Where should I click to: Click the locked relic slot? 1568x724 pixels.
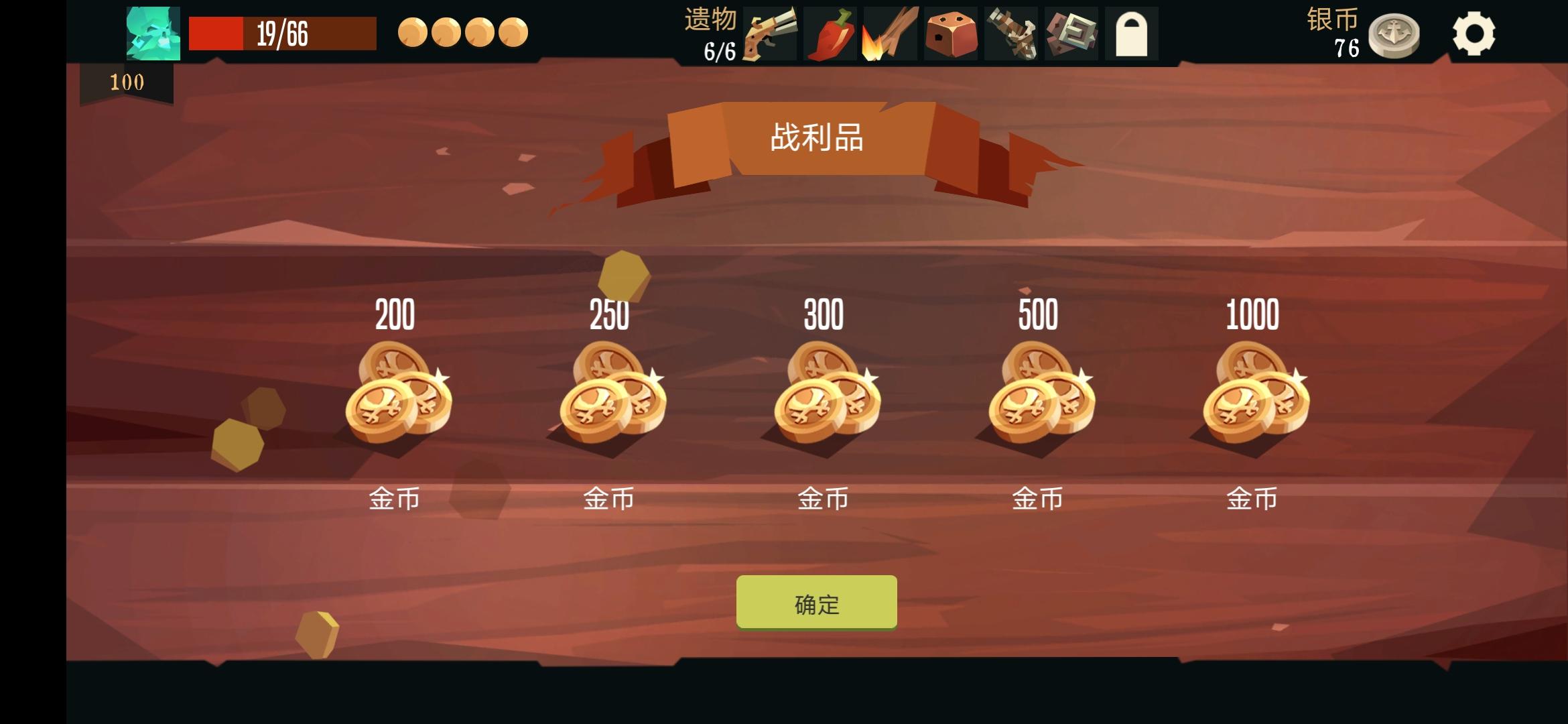(x=1132, y=33)
